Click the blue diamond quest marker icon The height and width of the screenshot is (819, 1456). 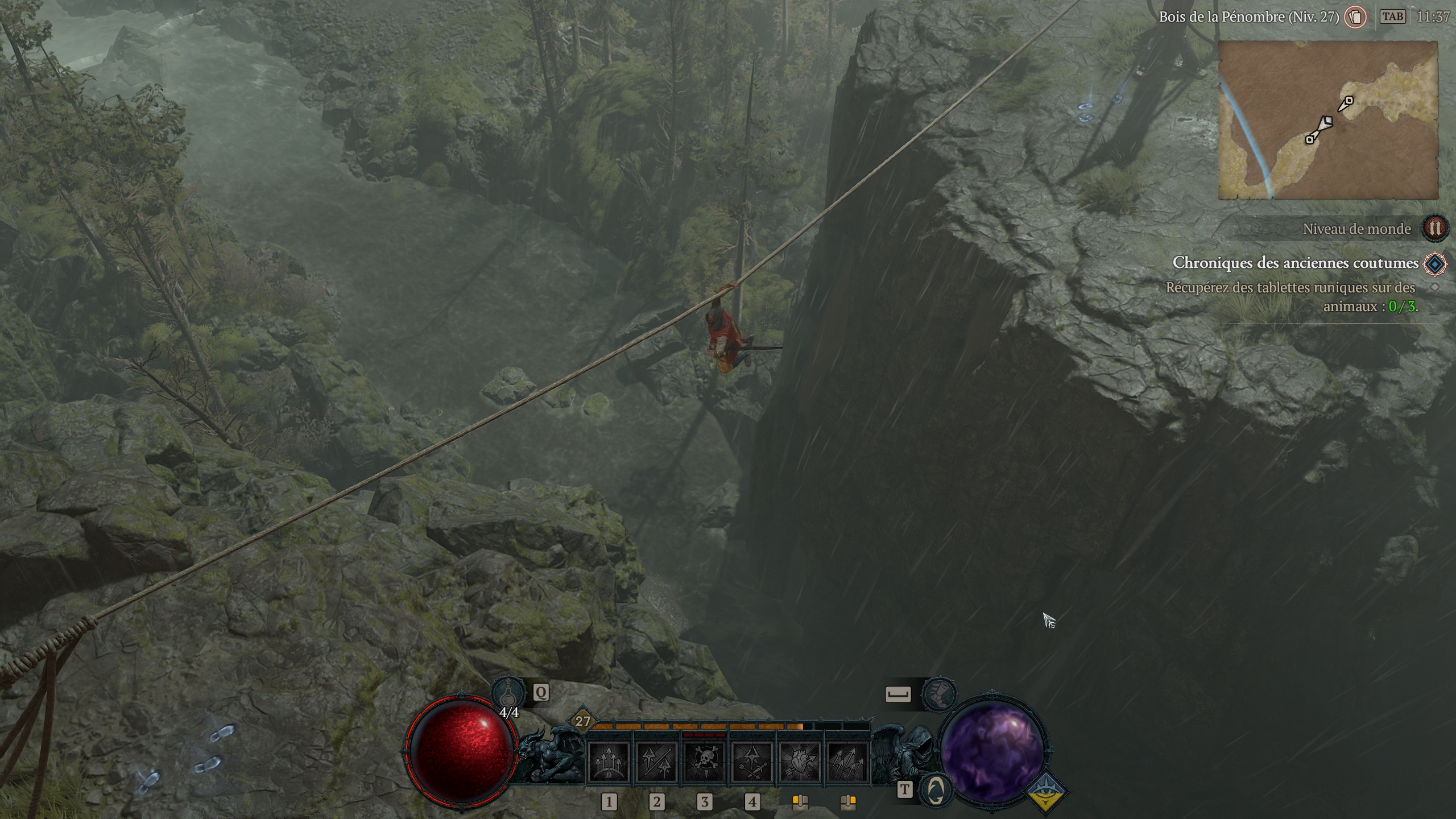coord(1434,264)
